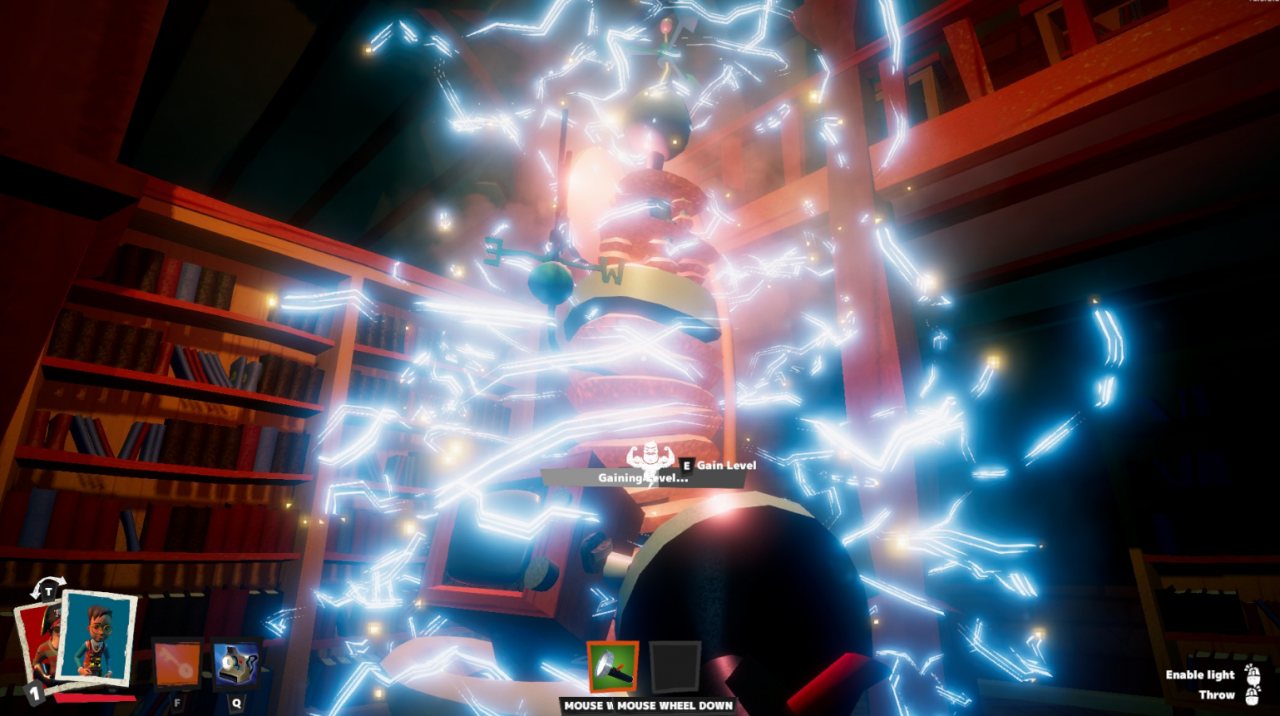Activate the instant camera ability
1280x716 pixels.
[236, 665]
